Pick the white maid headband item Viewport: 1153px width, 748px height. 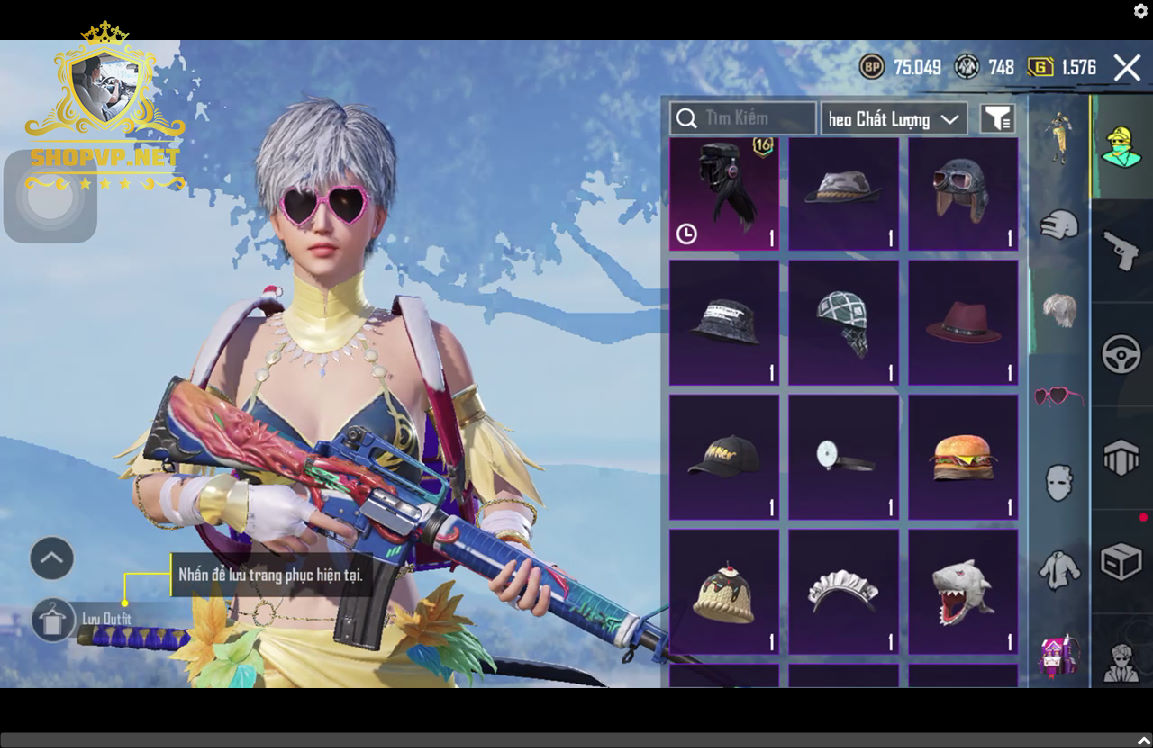click(x=842, y=591)
